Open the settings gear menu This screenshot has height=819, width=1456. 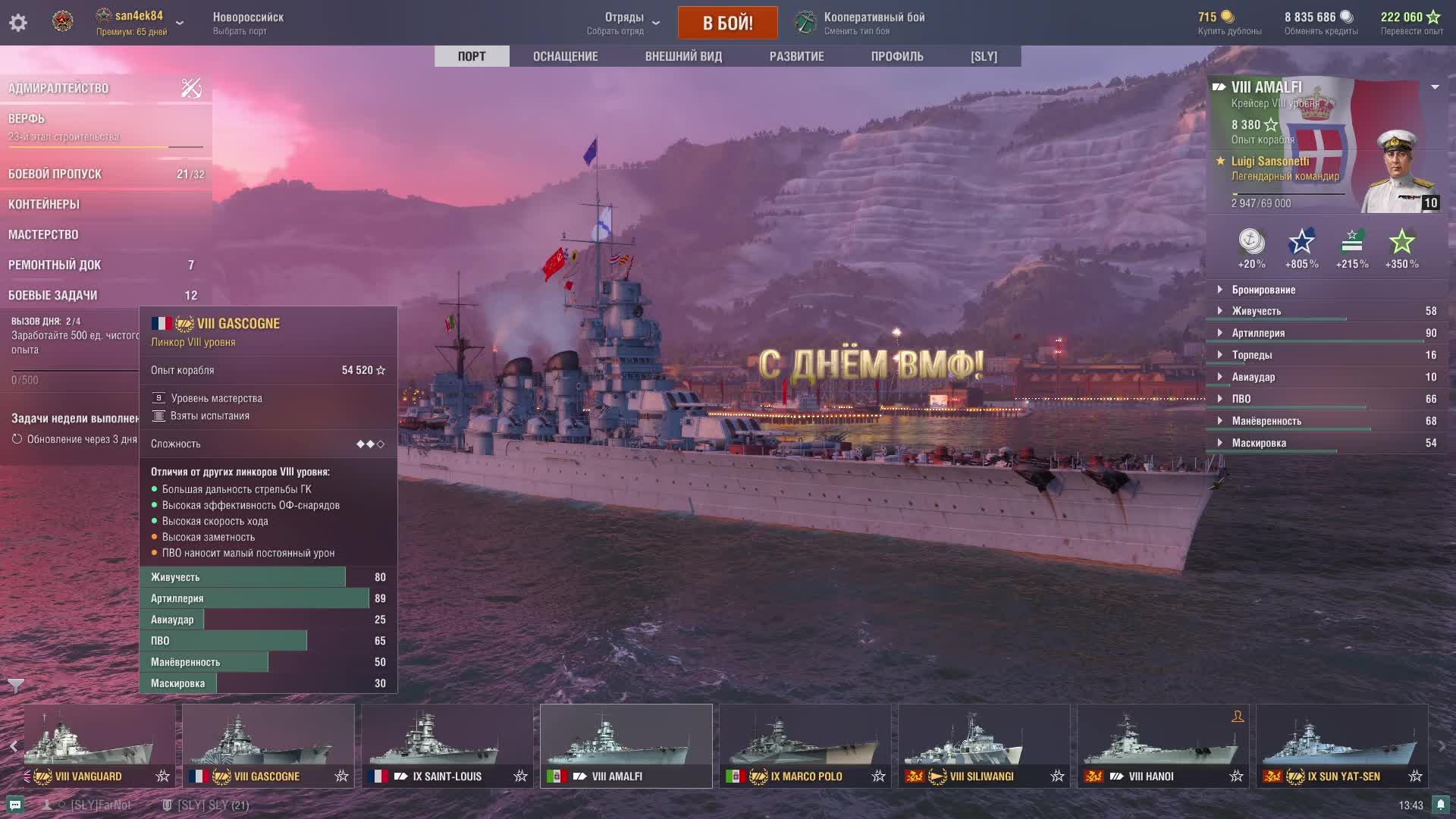pos(18,23)
